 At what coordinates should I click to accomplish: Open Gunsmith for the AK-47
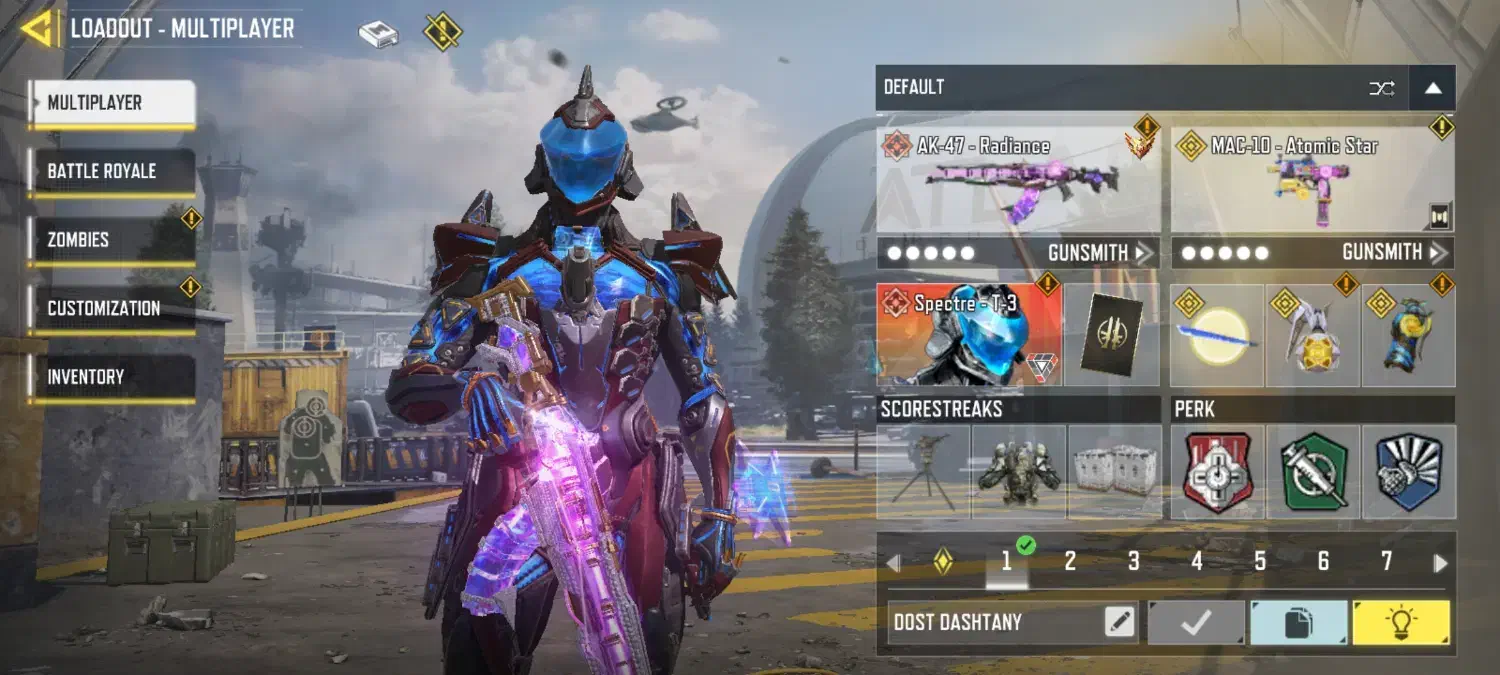pos(1099,253)
